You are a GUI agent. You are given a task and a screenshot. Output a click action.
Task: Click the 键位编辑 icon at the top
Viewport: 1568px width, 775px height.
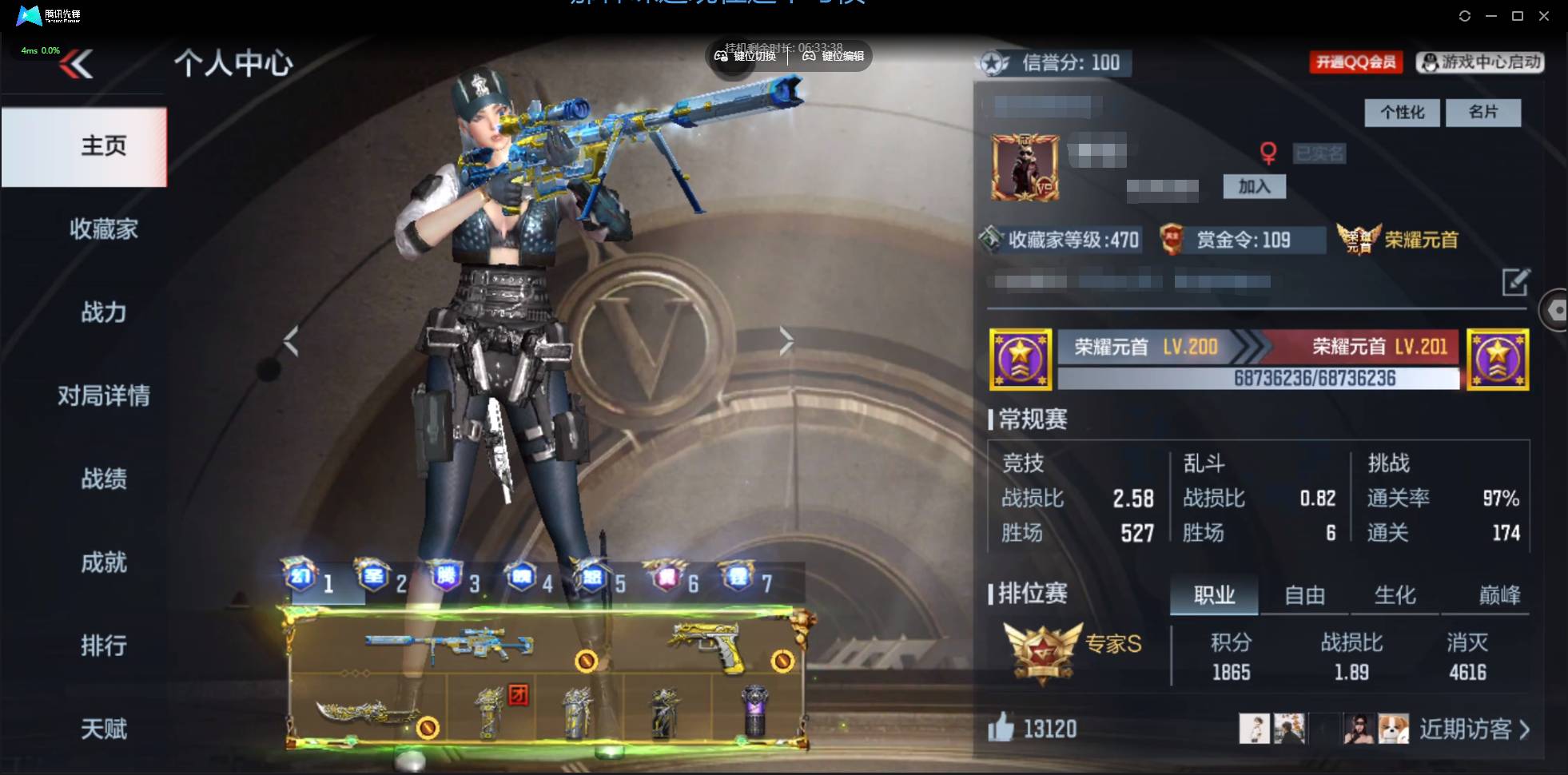point(807,57)
